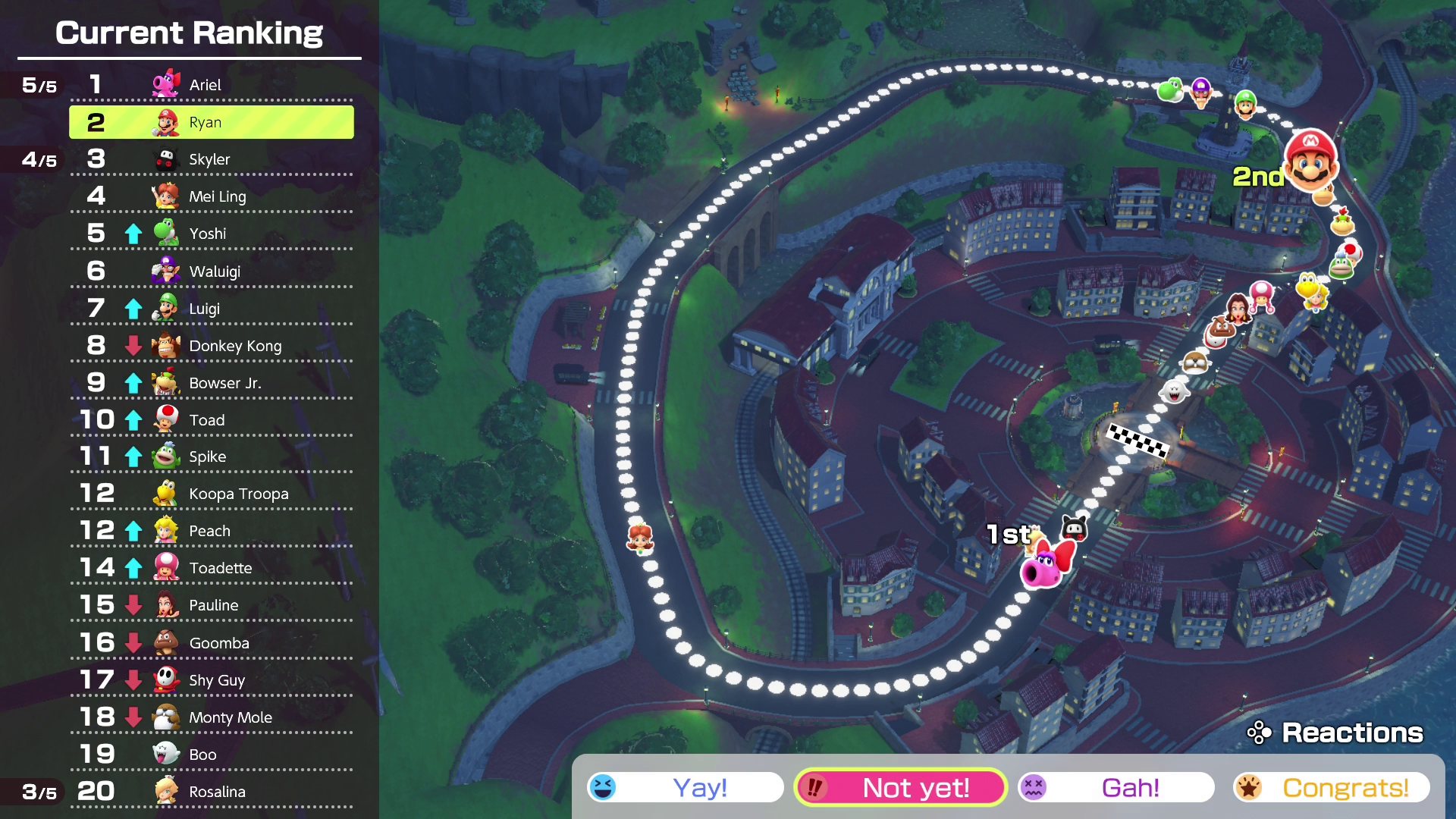Click Waluigi's ranking entry

tap(212, 271)
